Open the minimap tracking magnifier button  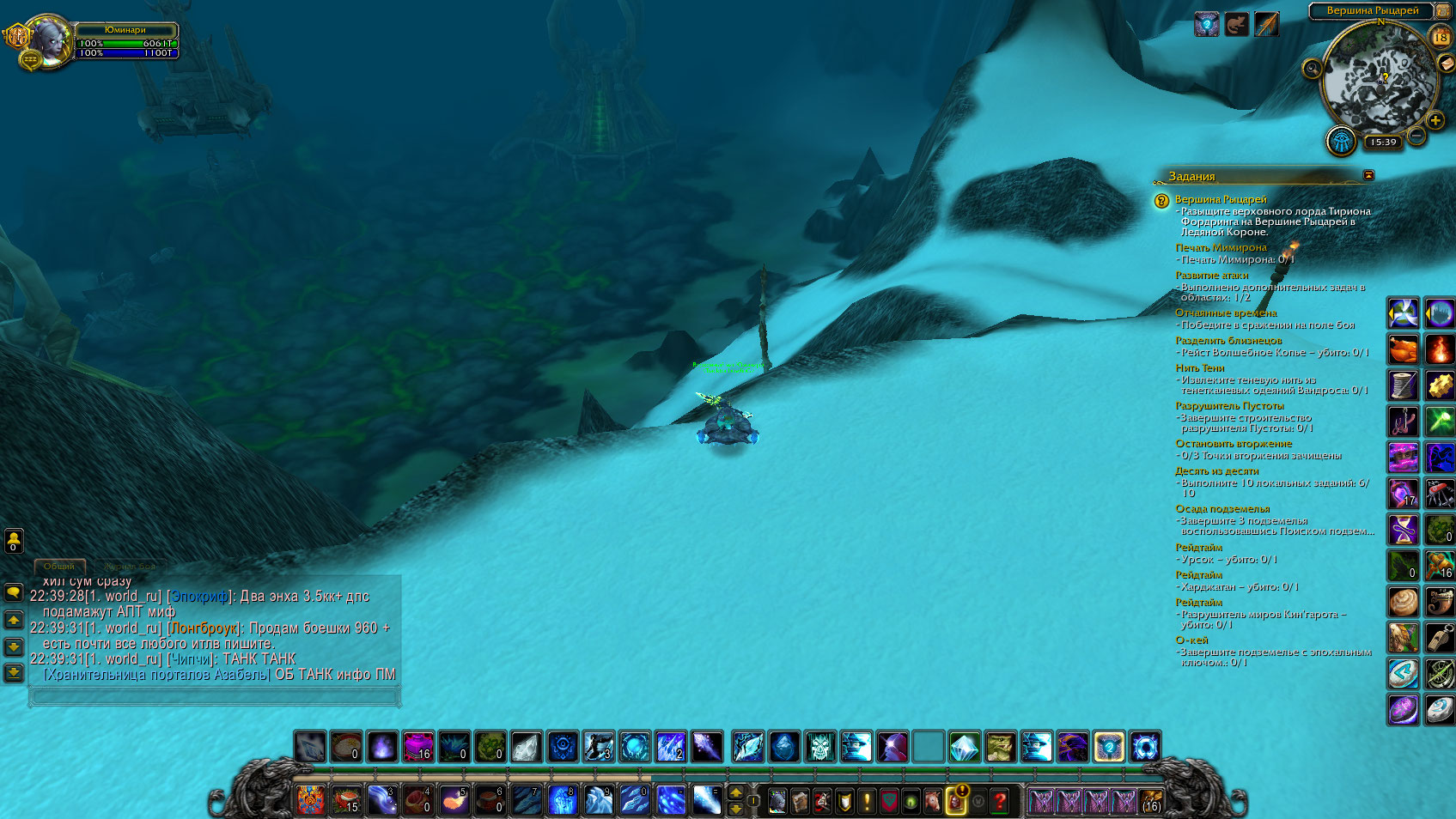1312,69
